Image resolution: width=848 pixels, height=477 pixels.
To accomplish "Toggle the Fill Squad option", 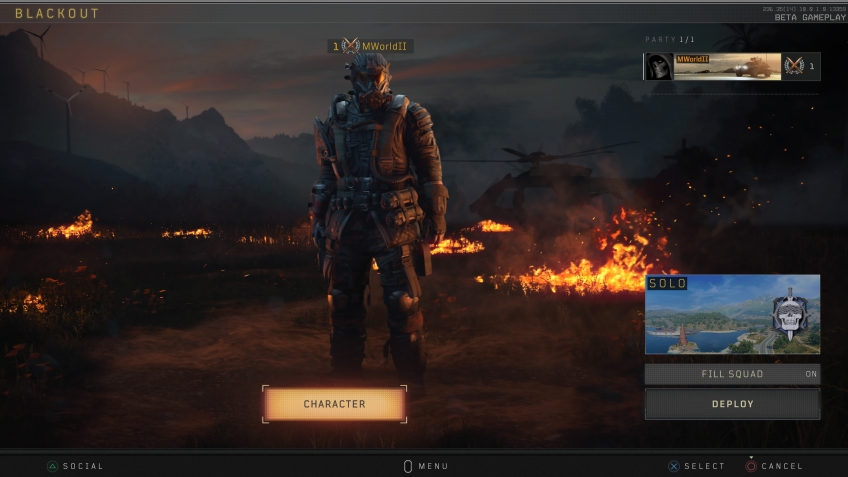I will (x=732, y=374).
